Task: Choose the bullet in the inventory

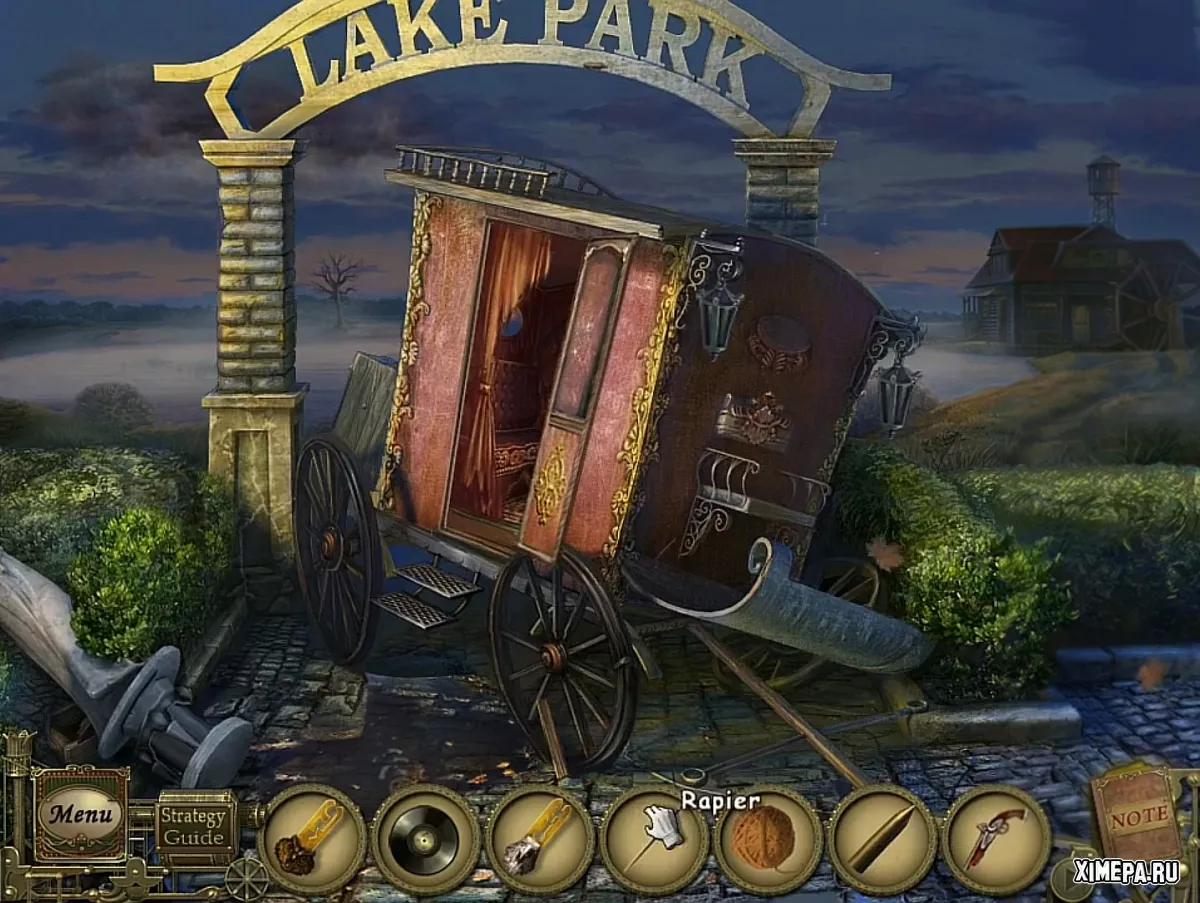Action: pyautogui.click(x=882, y=839)
